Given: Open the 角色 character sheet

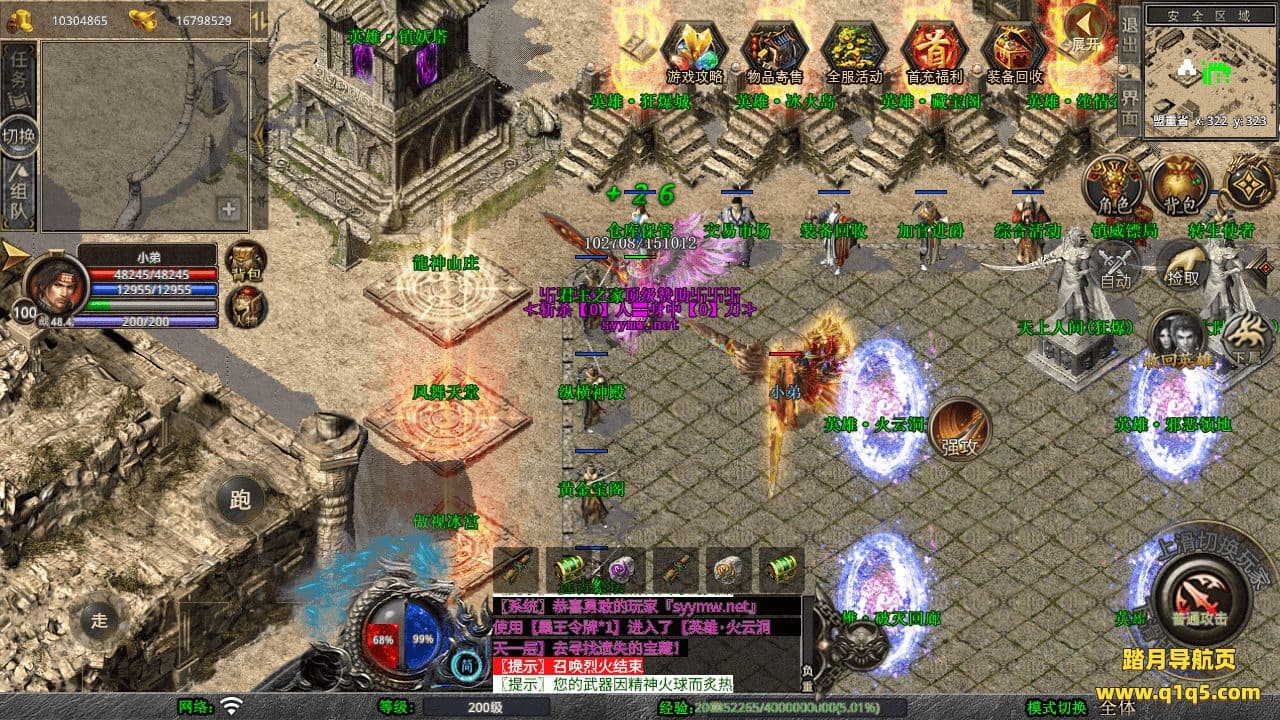Looking at the screenshot, I should 1114,186.
